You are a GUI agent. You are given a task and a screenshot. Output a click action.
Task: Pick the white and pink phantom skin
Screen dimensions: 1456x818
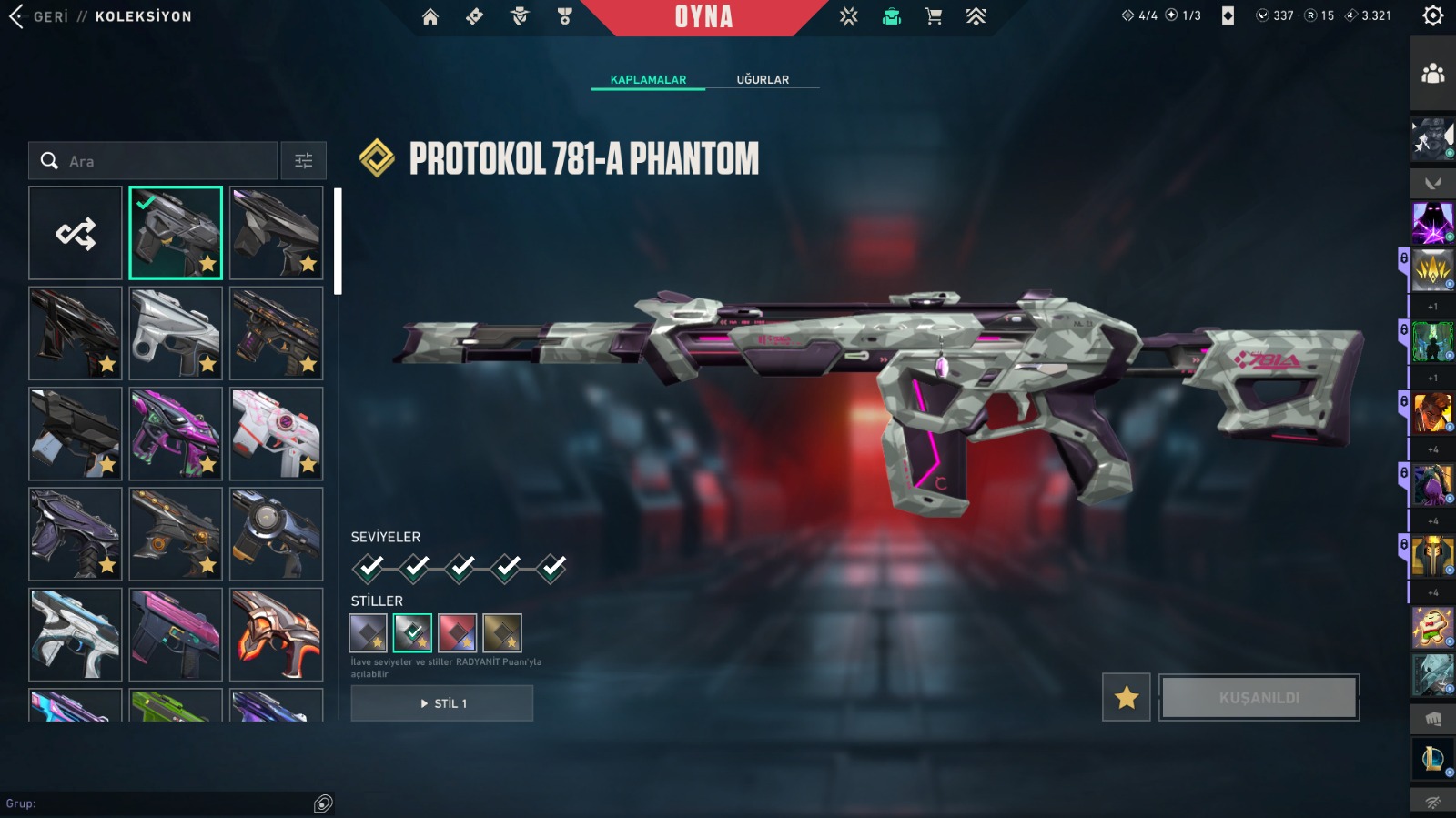(277, 433)
